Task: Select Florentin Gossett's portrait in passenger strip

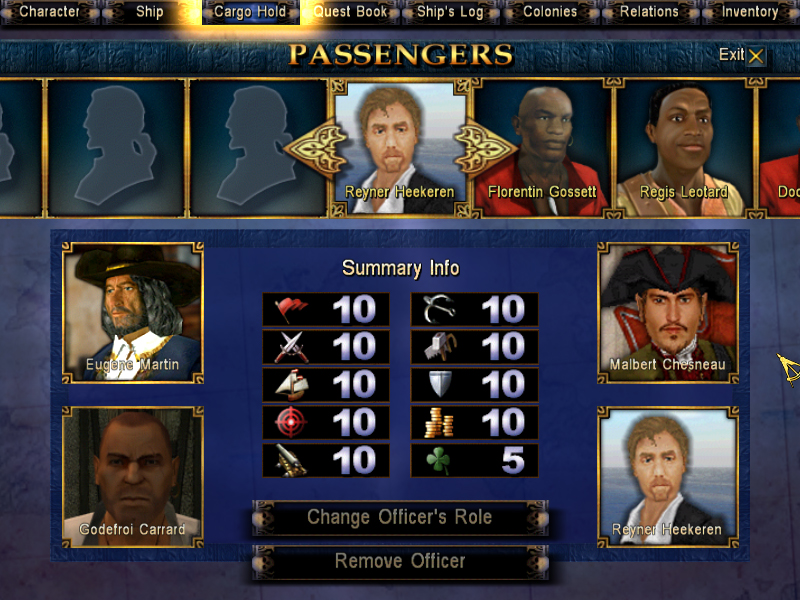Action: [541, 145]
